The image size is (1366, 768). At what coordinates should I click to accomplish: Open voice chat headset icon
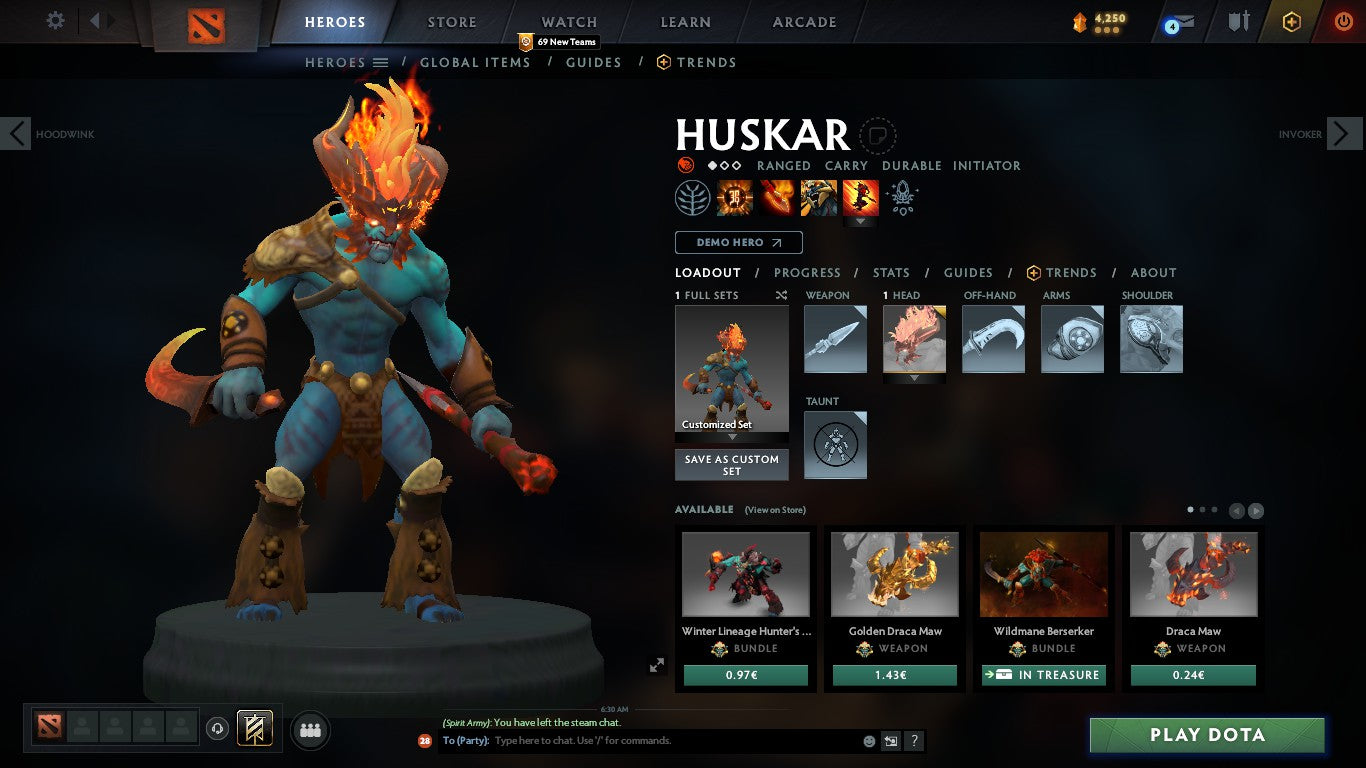[219, 730]
